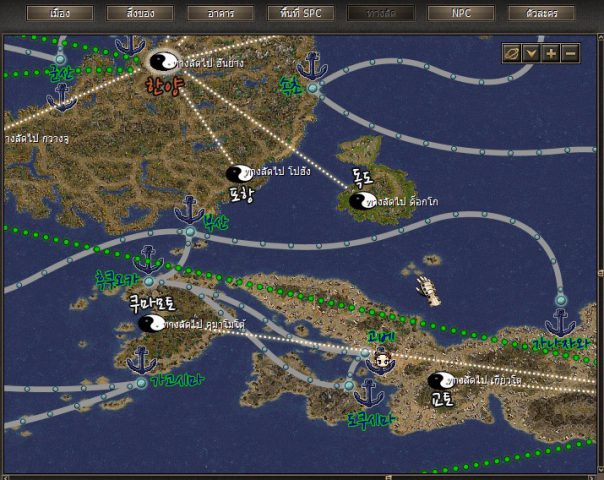Select the 한양 yin-yang shortcut marker
This screenshot has width=604, height=480.
(x=161, y=62)
